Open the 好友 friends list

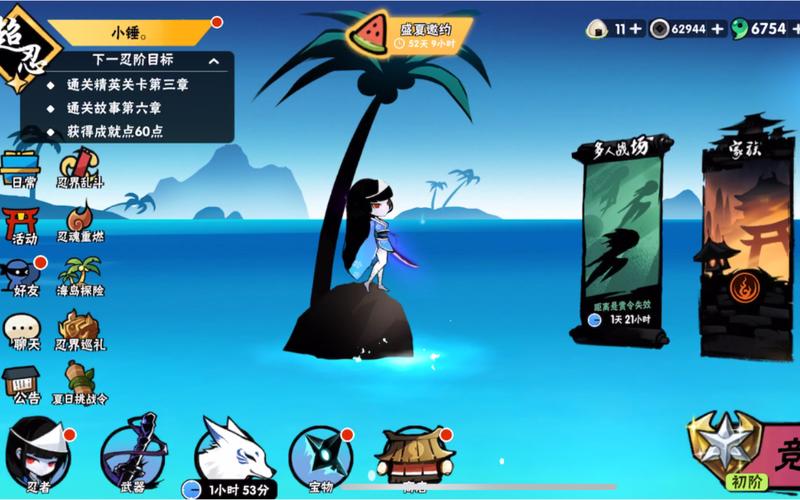tap(23, 276)
